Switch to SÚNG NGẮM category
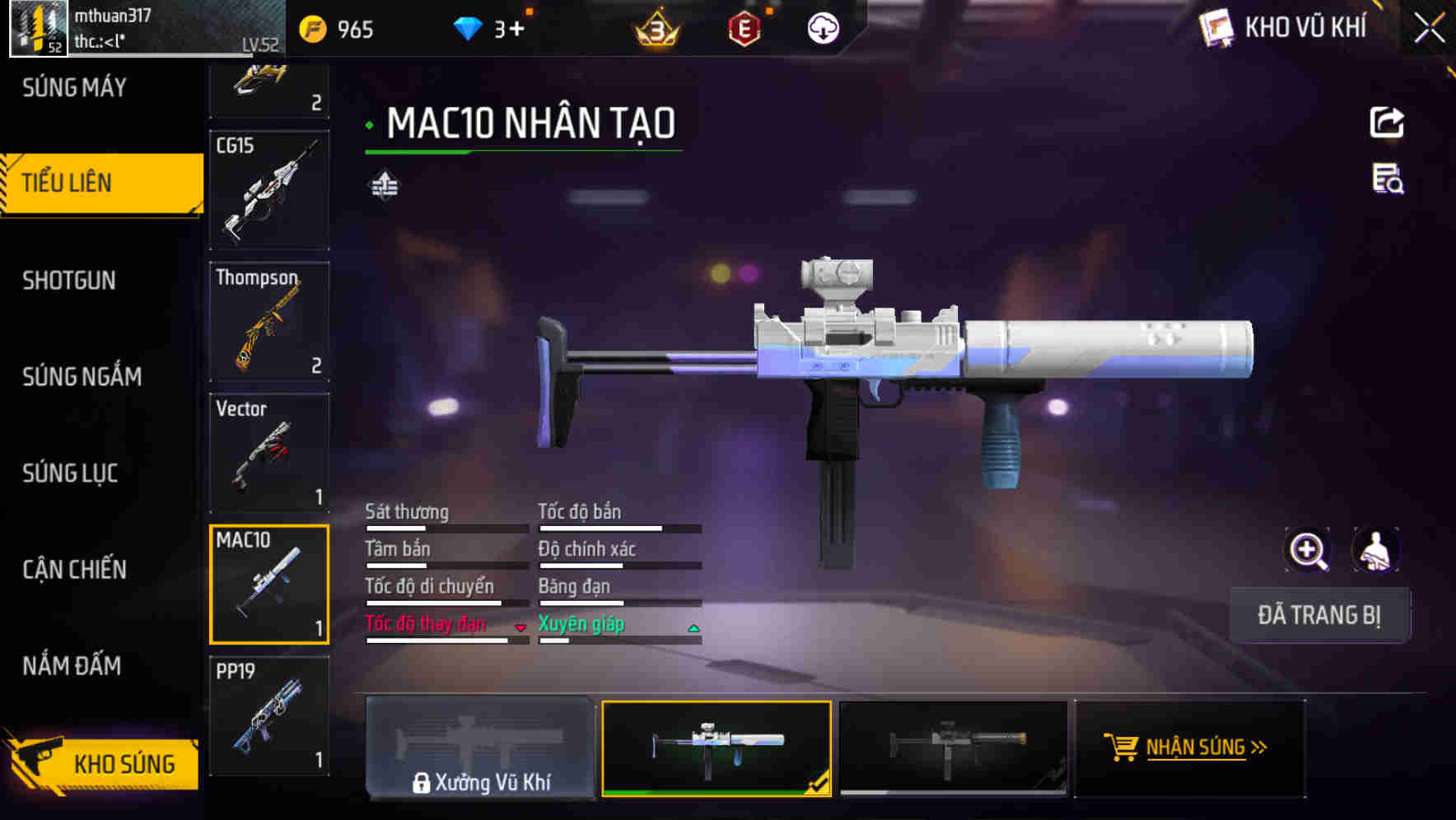The height and width of the screenshot is (820, 1456). (x=82, y=377)
